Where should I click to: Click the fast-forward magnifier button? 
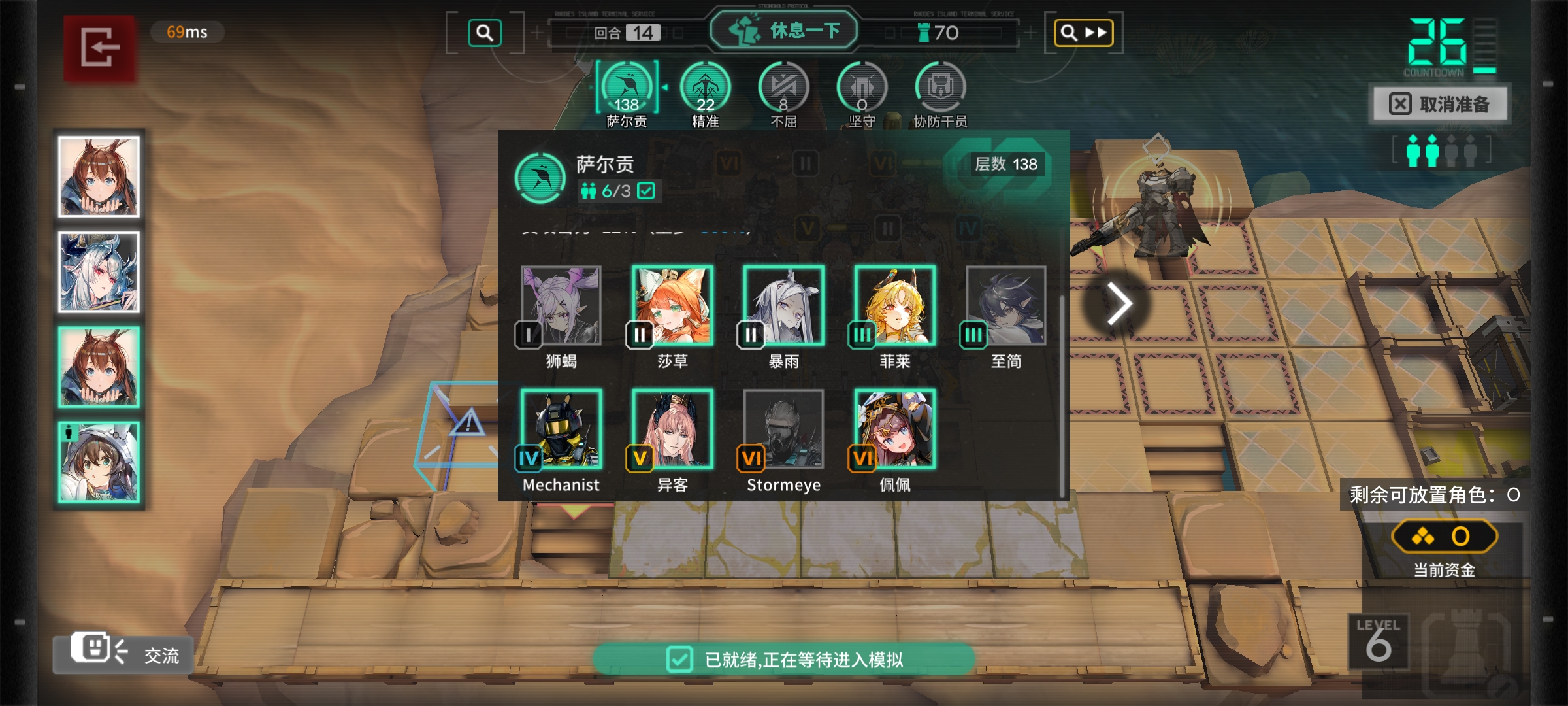click(x=1083, y=33)
